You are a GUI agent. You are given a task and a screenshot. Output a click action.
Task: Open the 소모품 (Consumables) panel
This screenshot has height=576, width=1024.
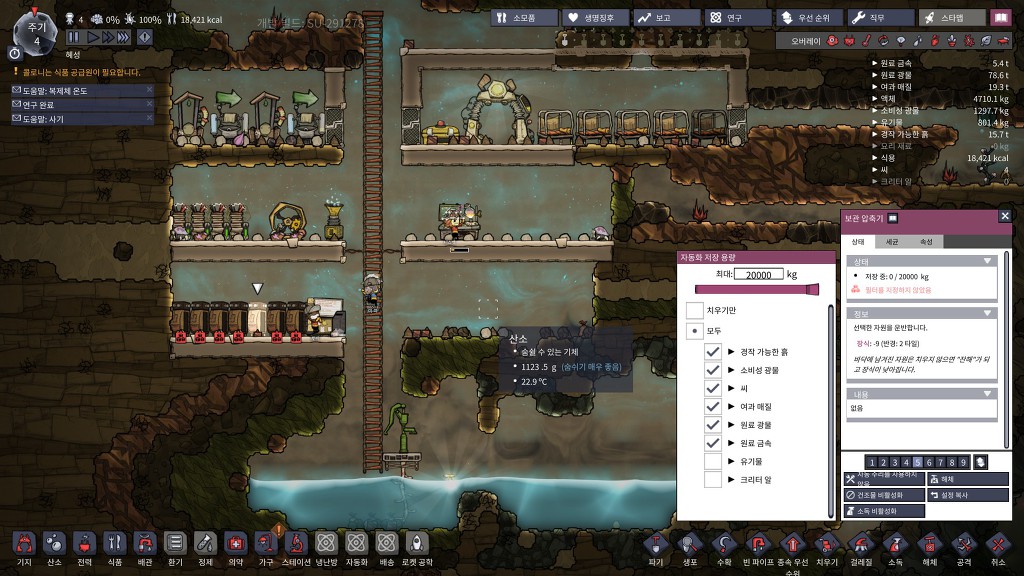522,17
